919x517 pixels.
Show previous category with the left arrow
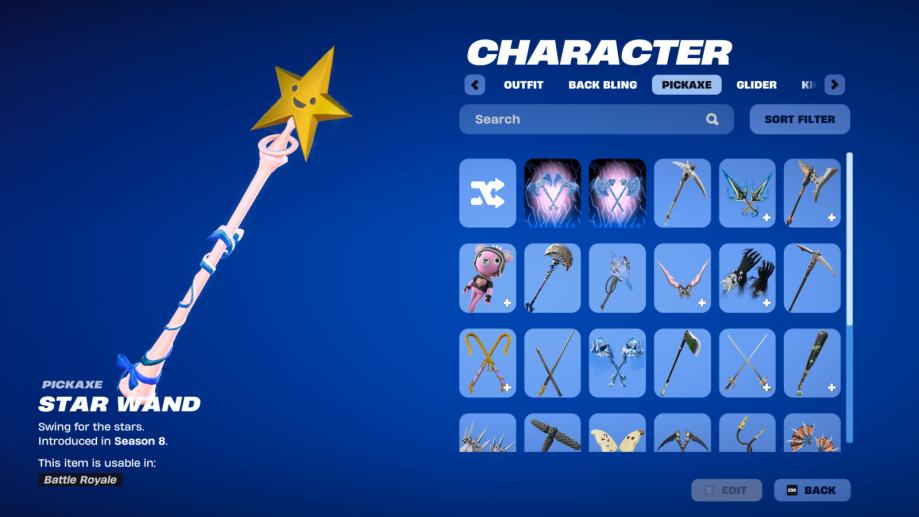[475, 85]
